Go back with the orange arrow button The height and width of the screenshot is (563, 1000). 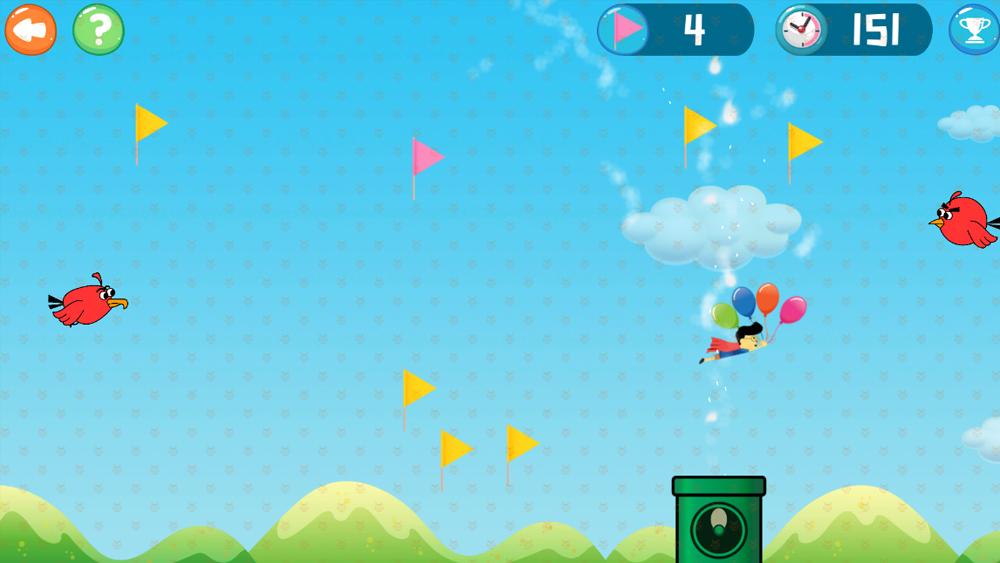pyautogui.click(x=30, y=30)
